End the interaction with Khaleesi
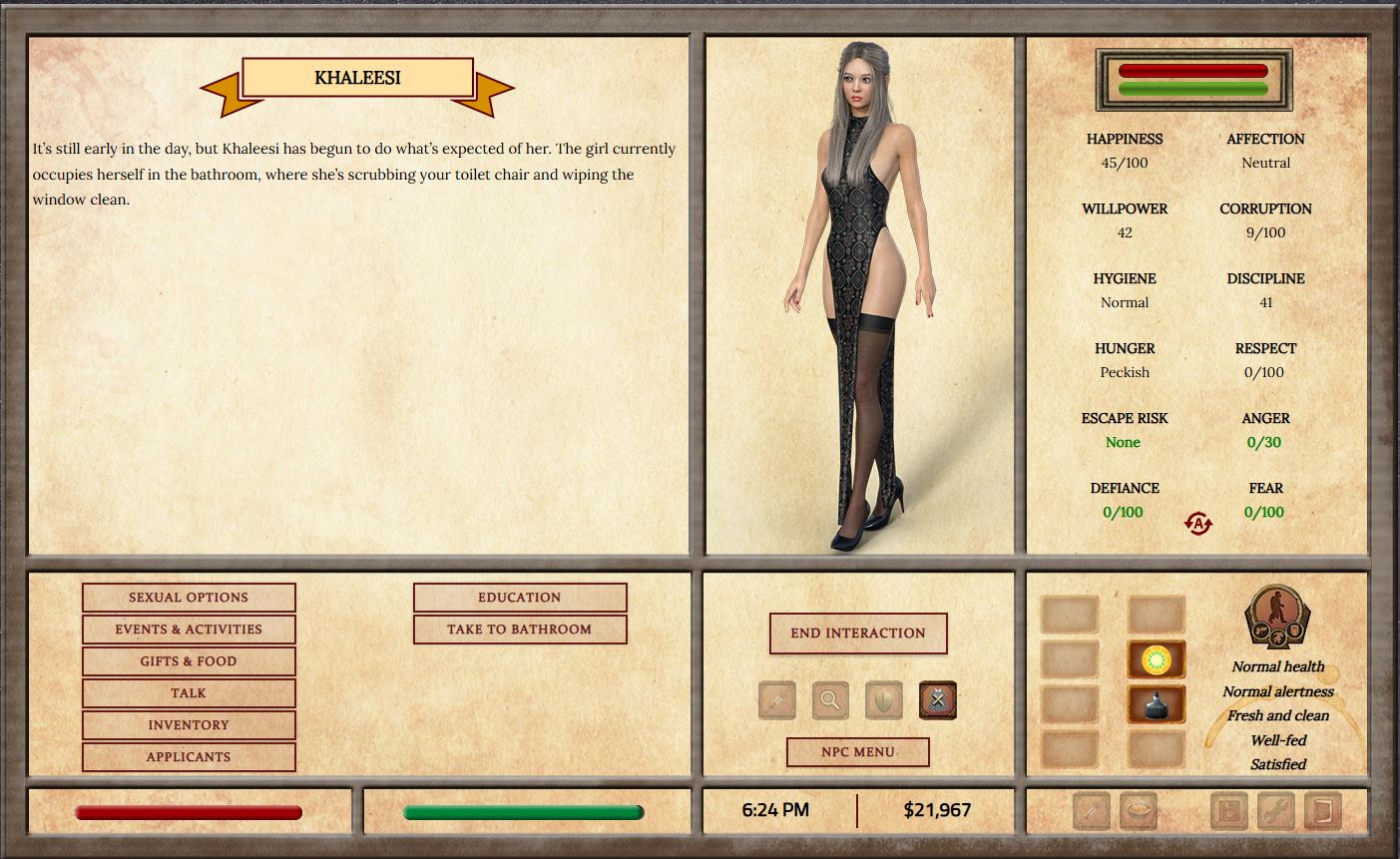 pos(858,634)
